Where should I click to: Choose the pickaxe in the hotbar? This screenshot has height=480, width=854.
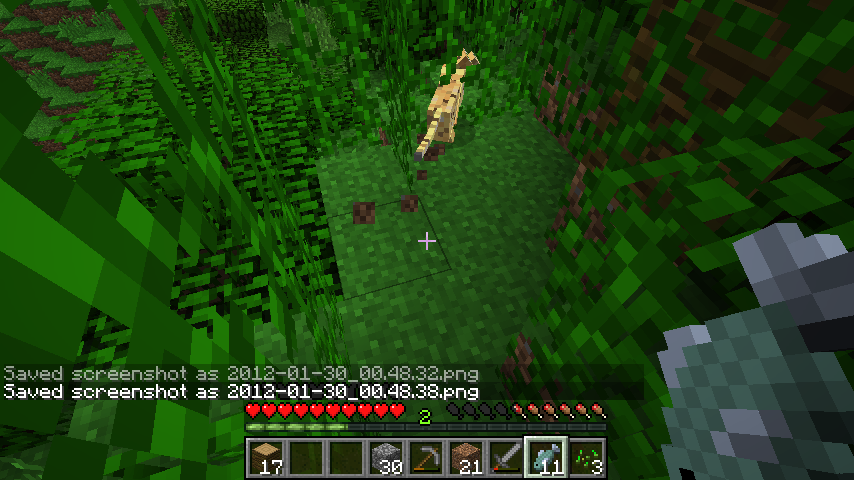pyautogui.click(x=426, y=457)
